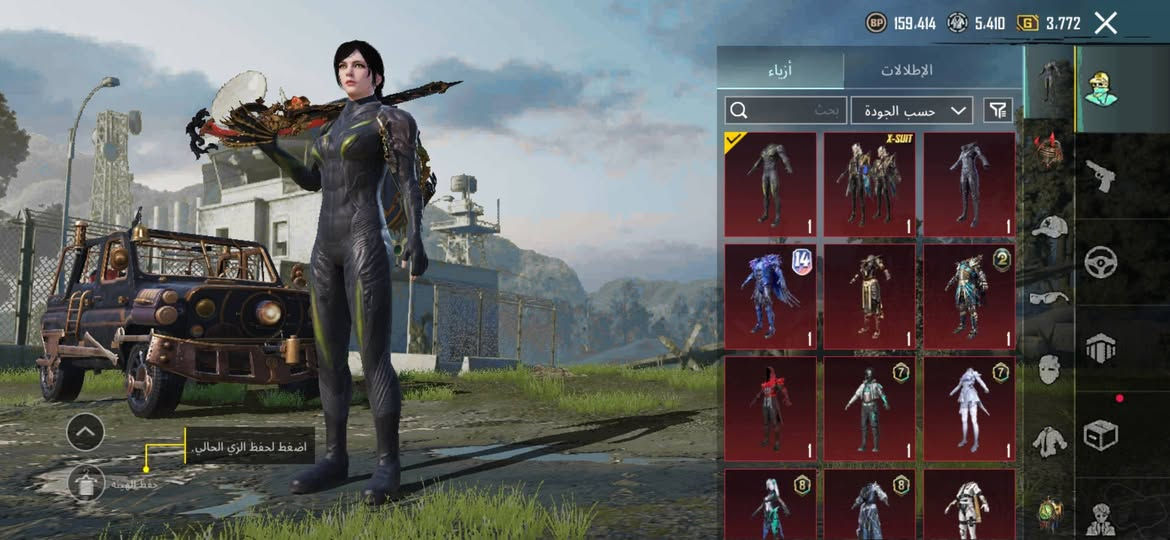Select the blue outfit with 14 badge
The height and width of the screenshot is (540, 1170).
click(770, 296)
